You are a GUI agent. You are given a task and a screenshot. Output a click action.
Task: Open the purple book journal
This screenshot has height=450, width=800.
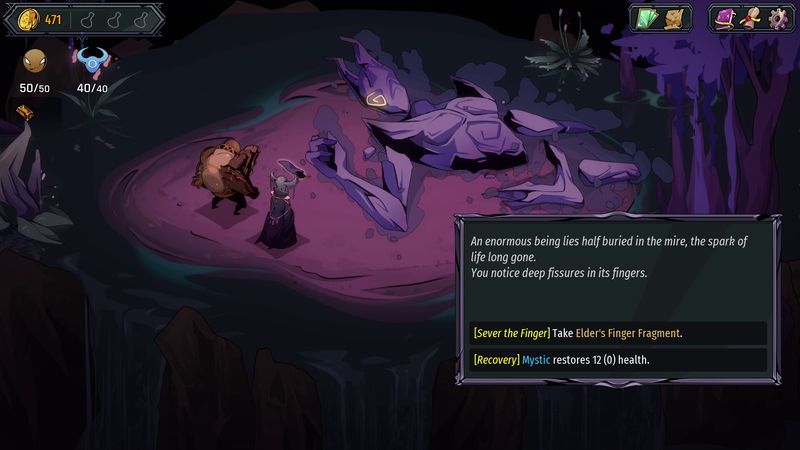coord(725,19)
